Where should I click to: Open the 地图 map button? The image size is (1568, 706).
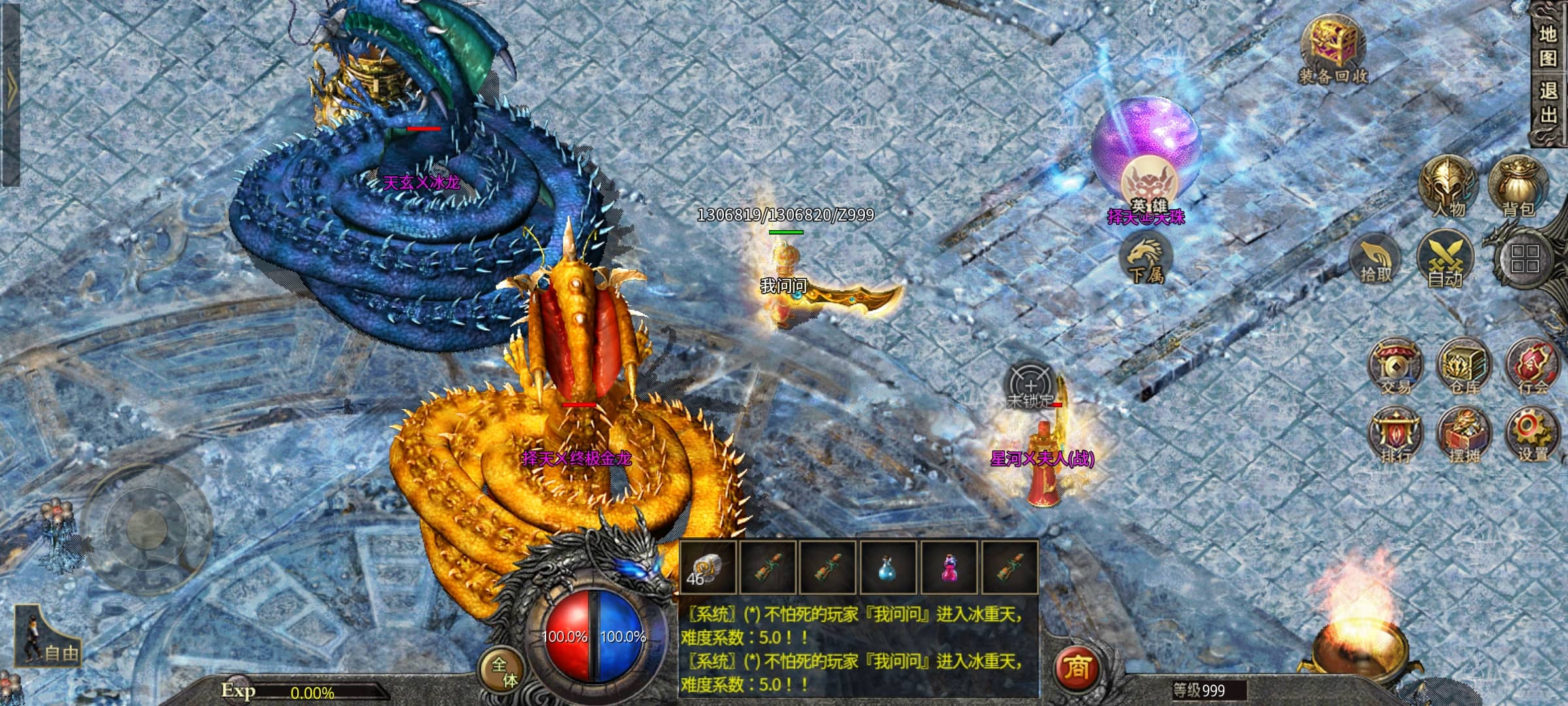1548,46
